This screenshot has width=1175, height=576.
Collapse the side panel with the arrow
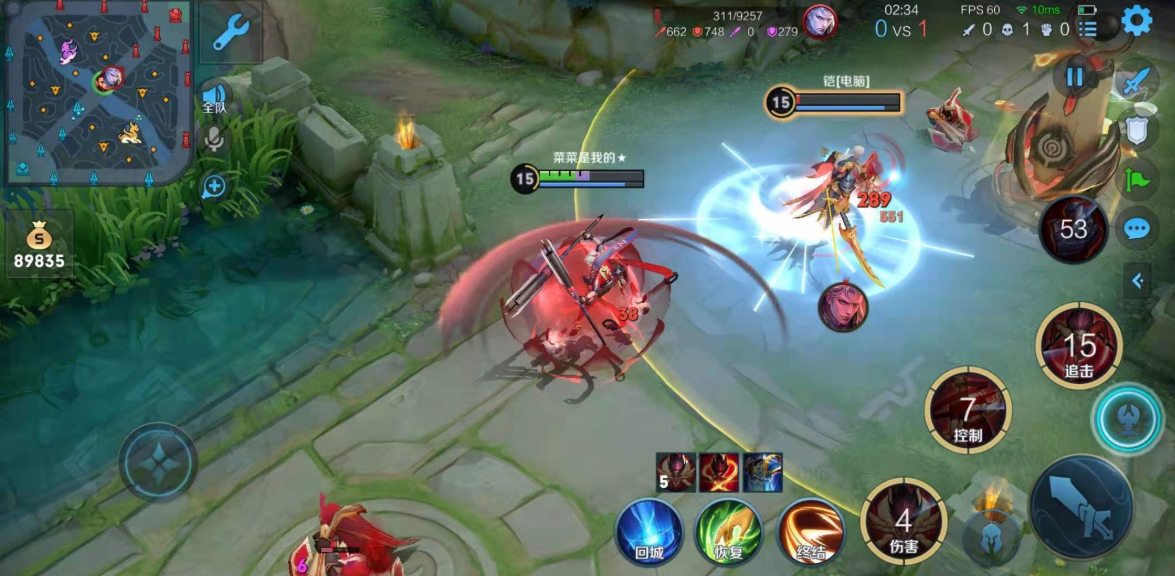point(1137,281)
